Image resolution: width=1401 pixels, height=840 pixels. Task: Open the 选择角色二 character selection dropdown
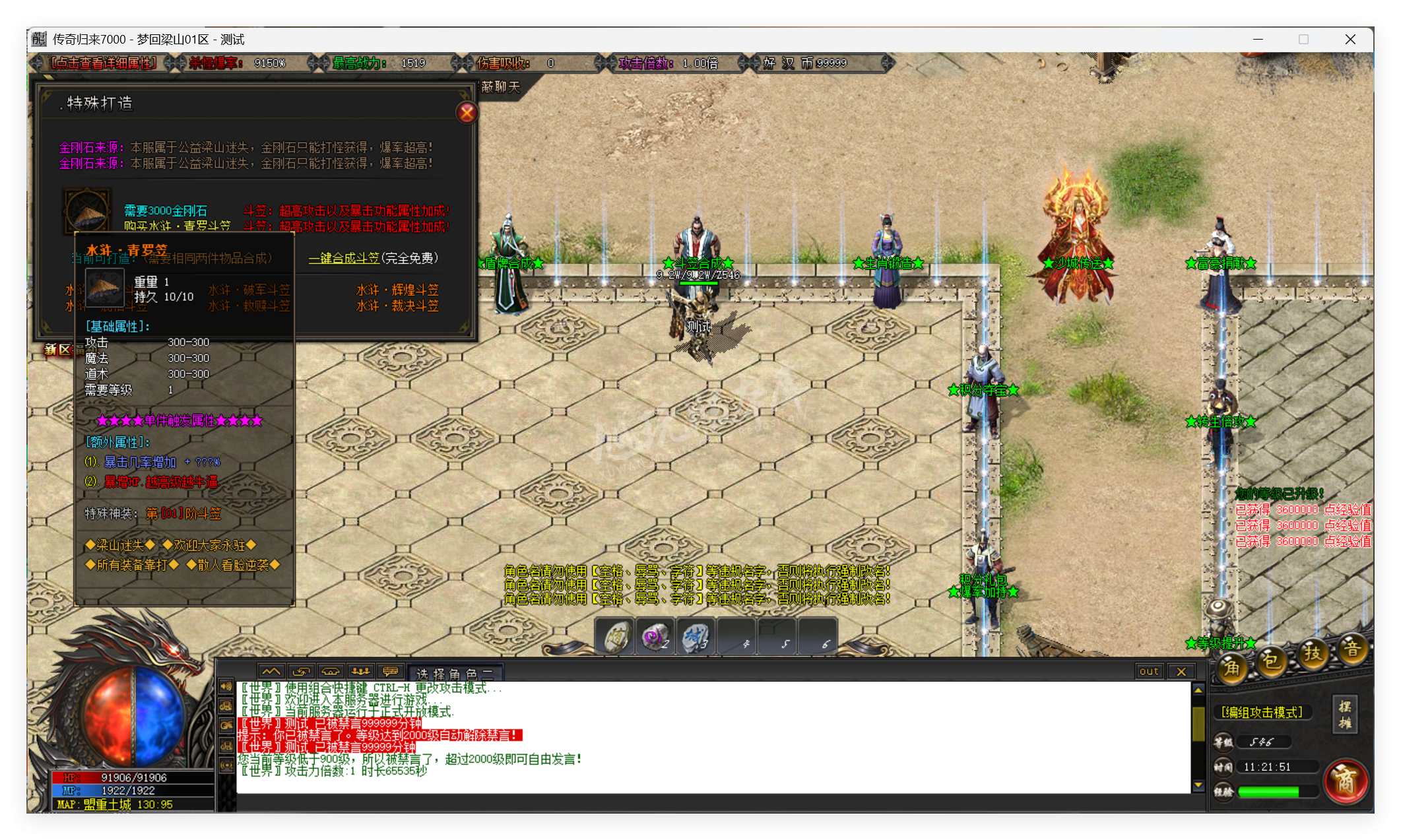coord(454,673)
